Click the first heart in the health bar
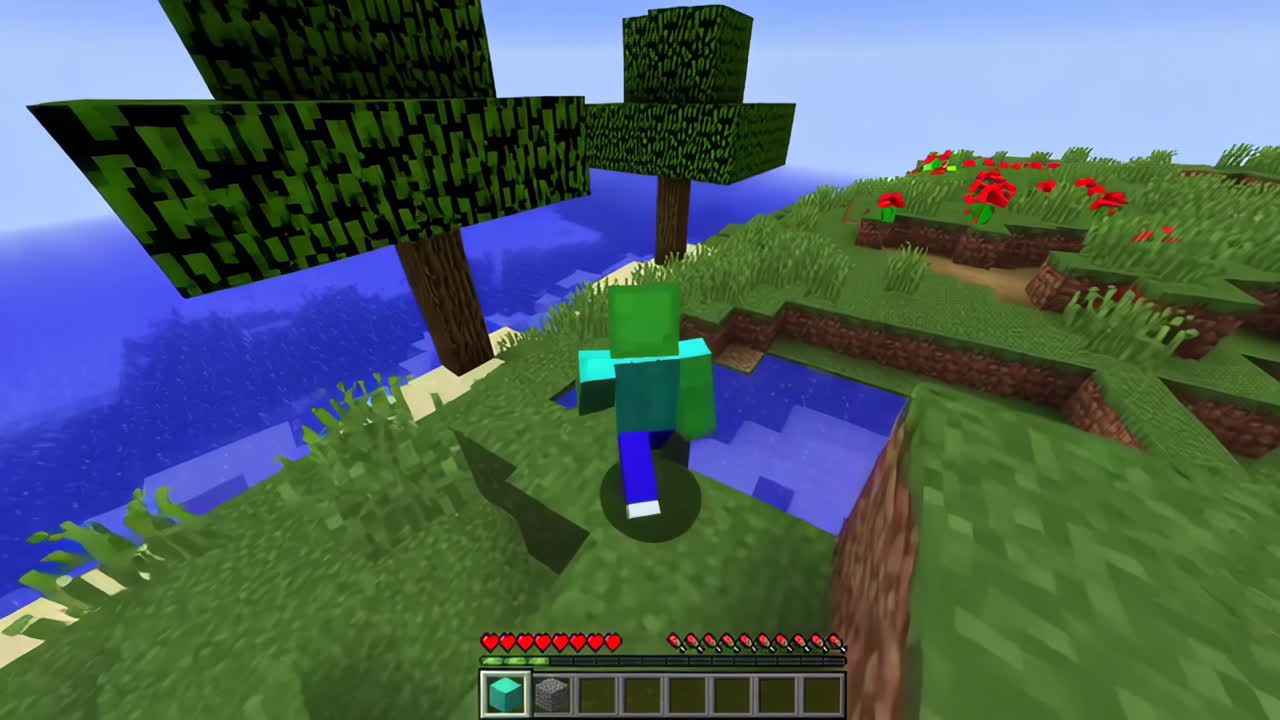Viewport: 1280px width, 720px height. (487, 643)
